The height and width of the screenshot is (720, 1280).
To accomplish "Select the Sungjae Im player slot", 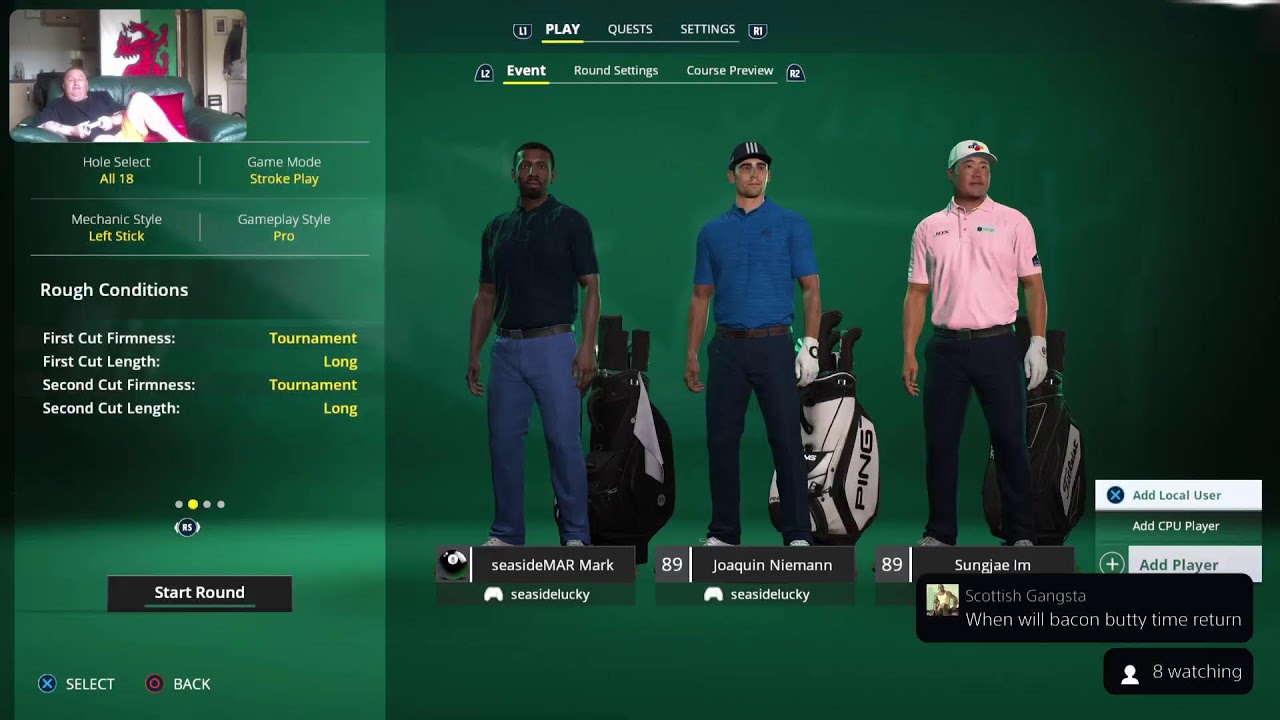I will (992, 565).
